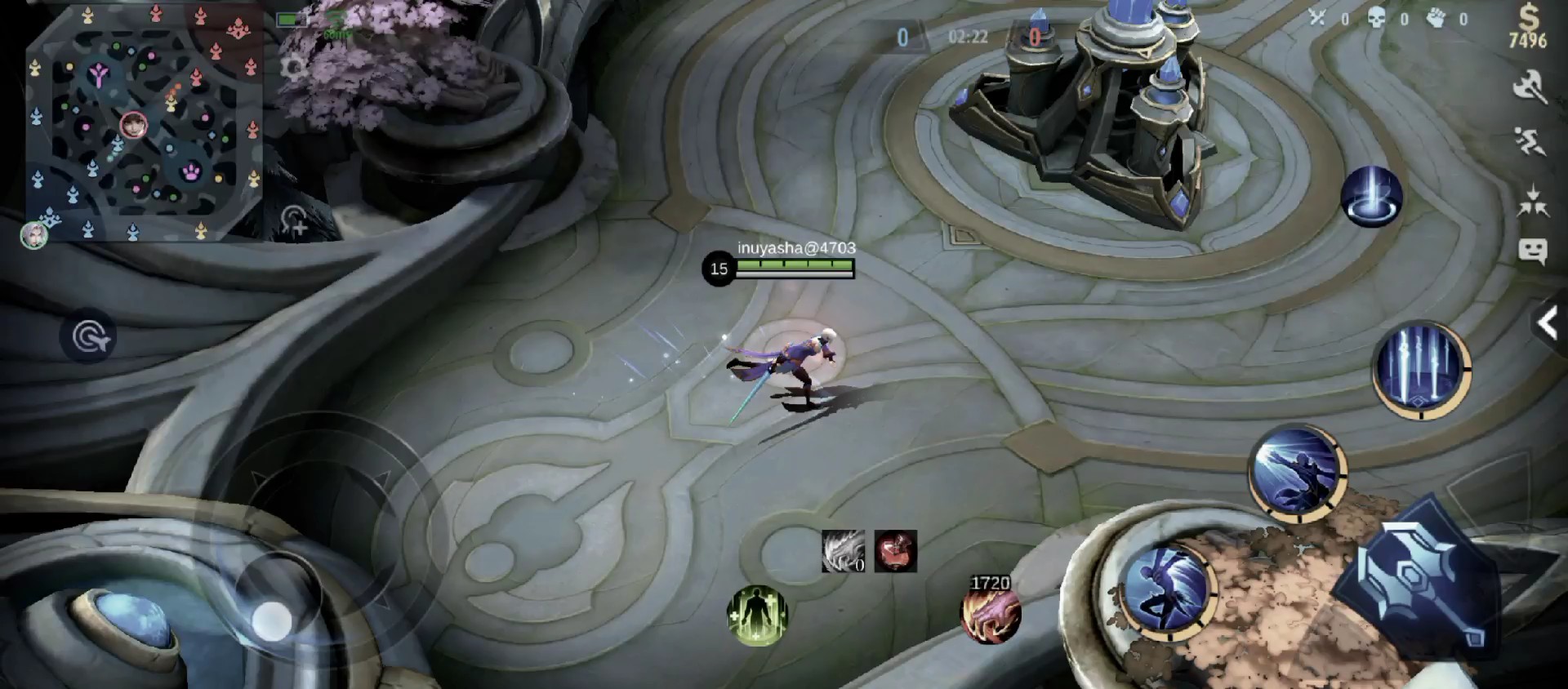1568x689 pixels.
Task: Cast the glowing swords ultimate skill
Action: point(1421,369)
